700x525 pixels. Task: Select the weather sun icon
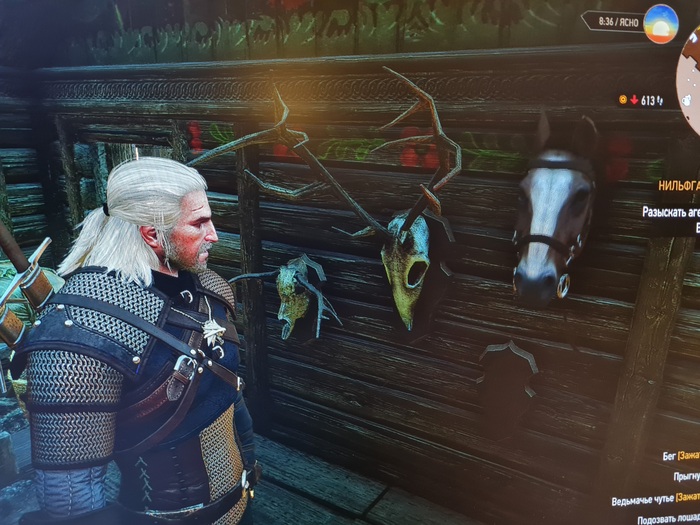pyautogui.click(x=660, y=22)
